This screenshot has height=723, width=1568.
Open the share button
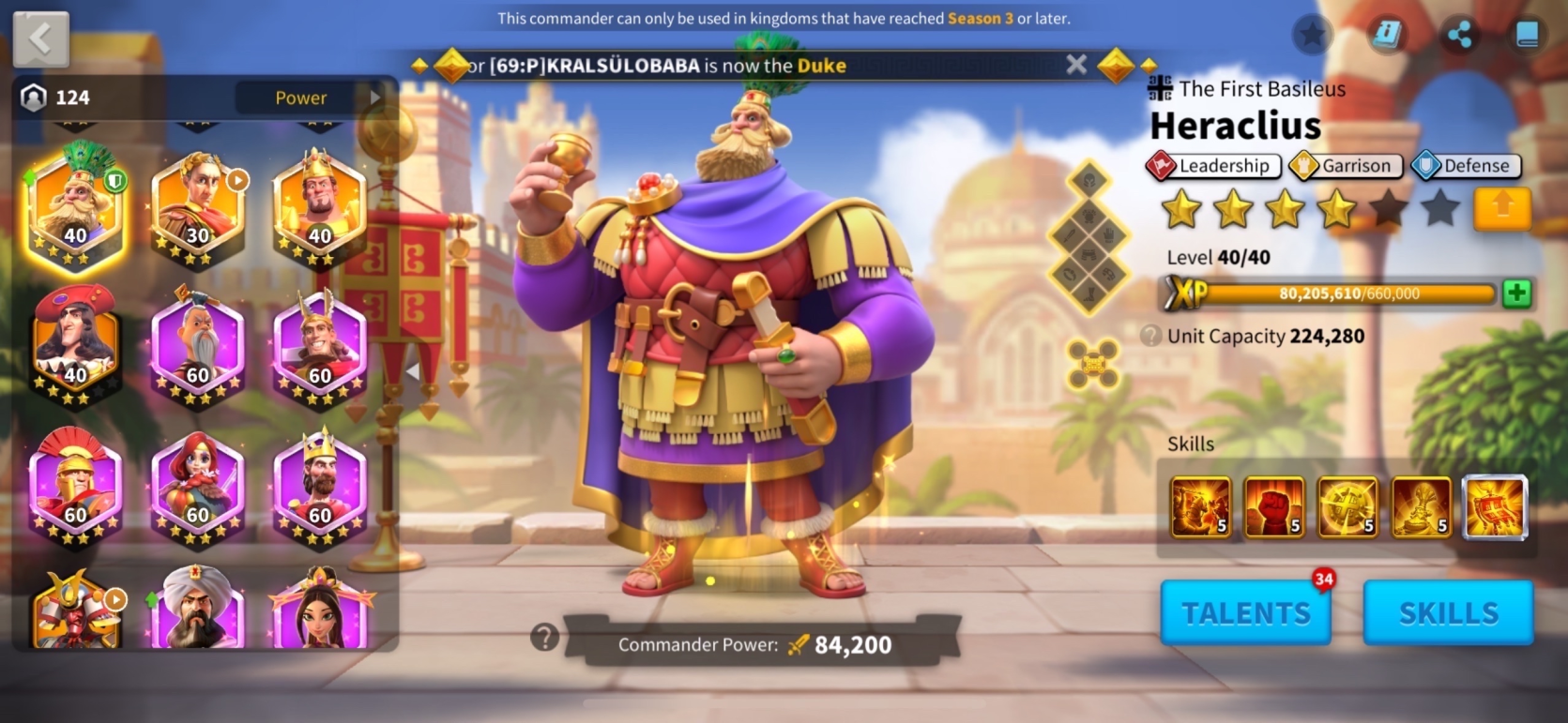point(1459,36)
